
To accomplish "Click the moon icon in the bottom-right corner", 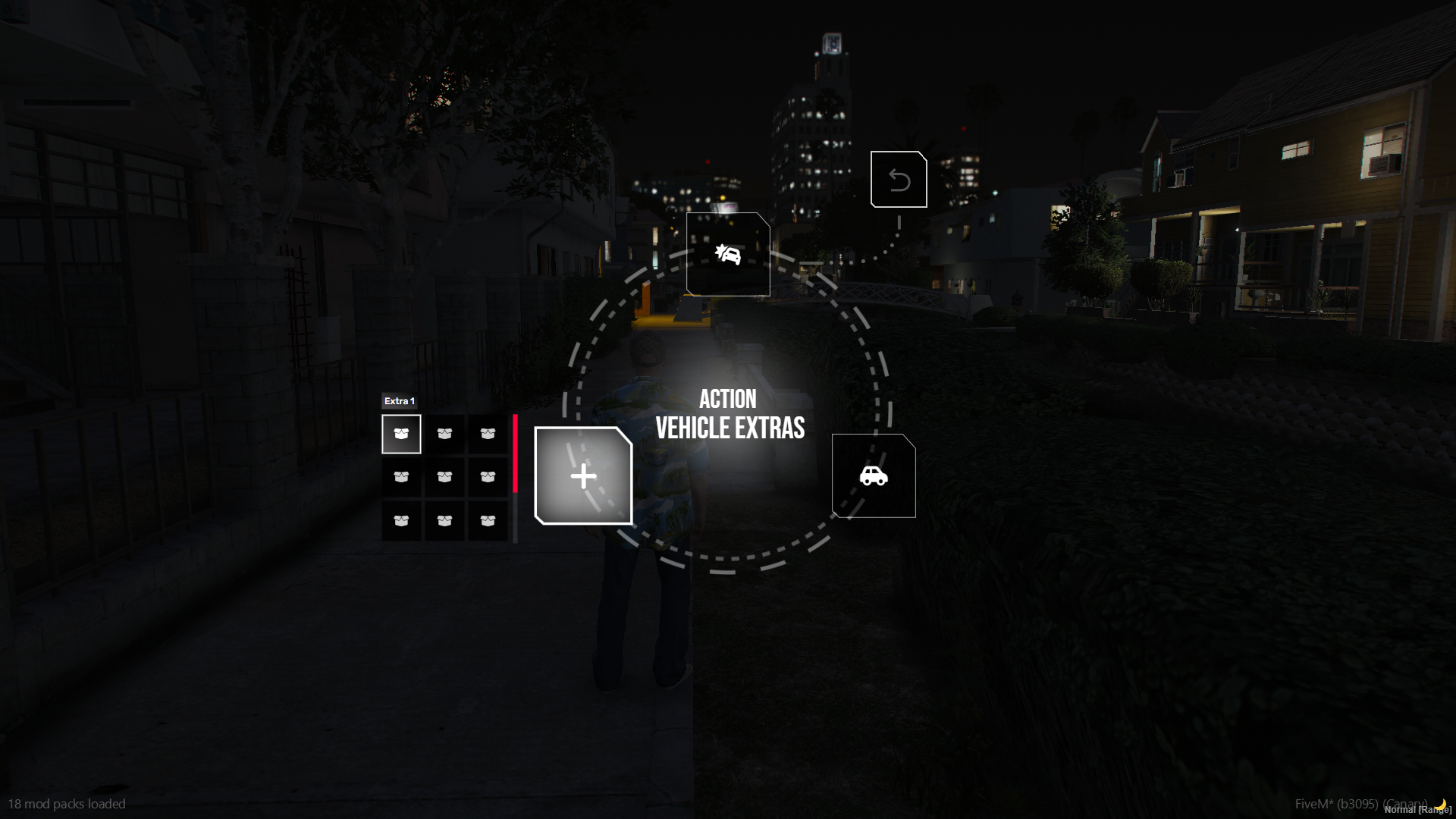I will point(1439,805).
